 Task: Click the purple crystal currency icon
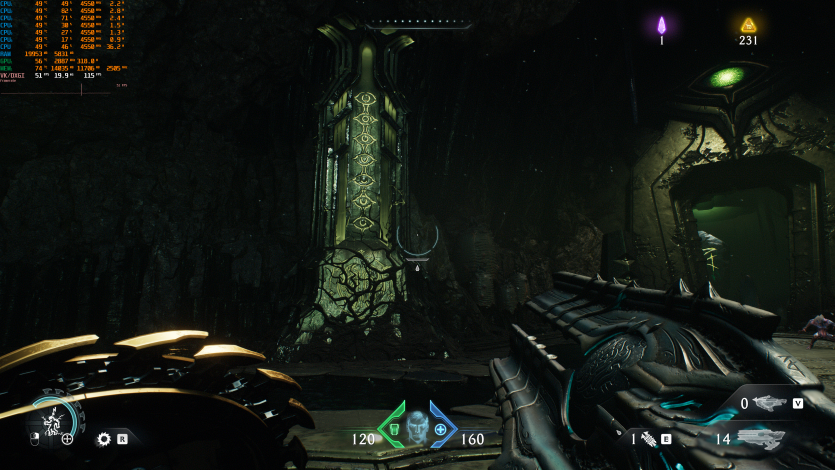(661, 25)
